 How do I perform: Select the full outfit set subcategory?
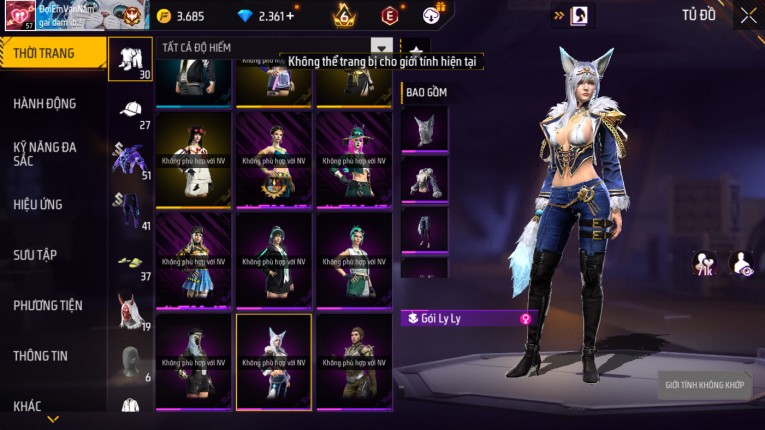pyautogui.click(x=130, y=57)
